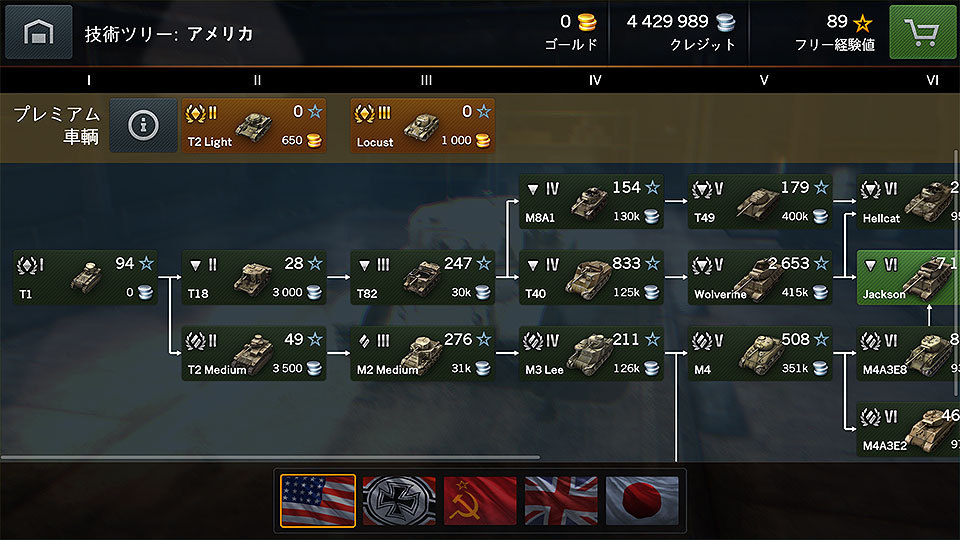Open the M3 Lee tank node
The height and width of the screenshot is (540, 960).
[x=591, y=354]
